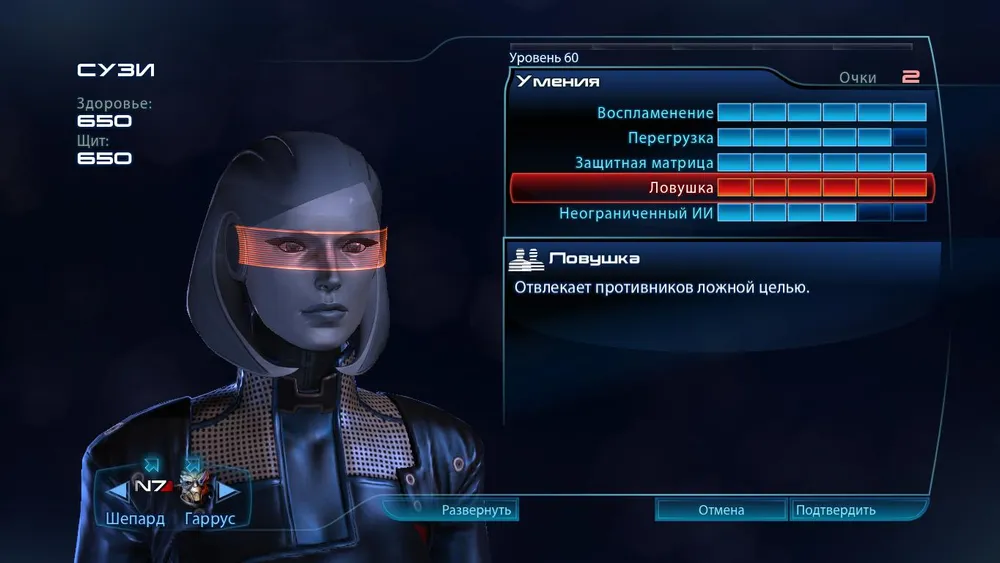The image size is (1000, 563).
Task: Go to previous squad member with left arrow
Action: pos(117,490)
